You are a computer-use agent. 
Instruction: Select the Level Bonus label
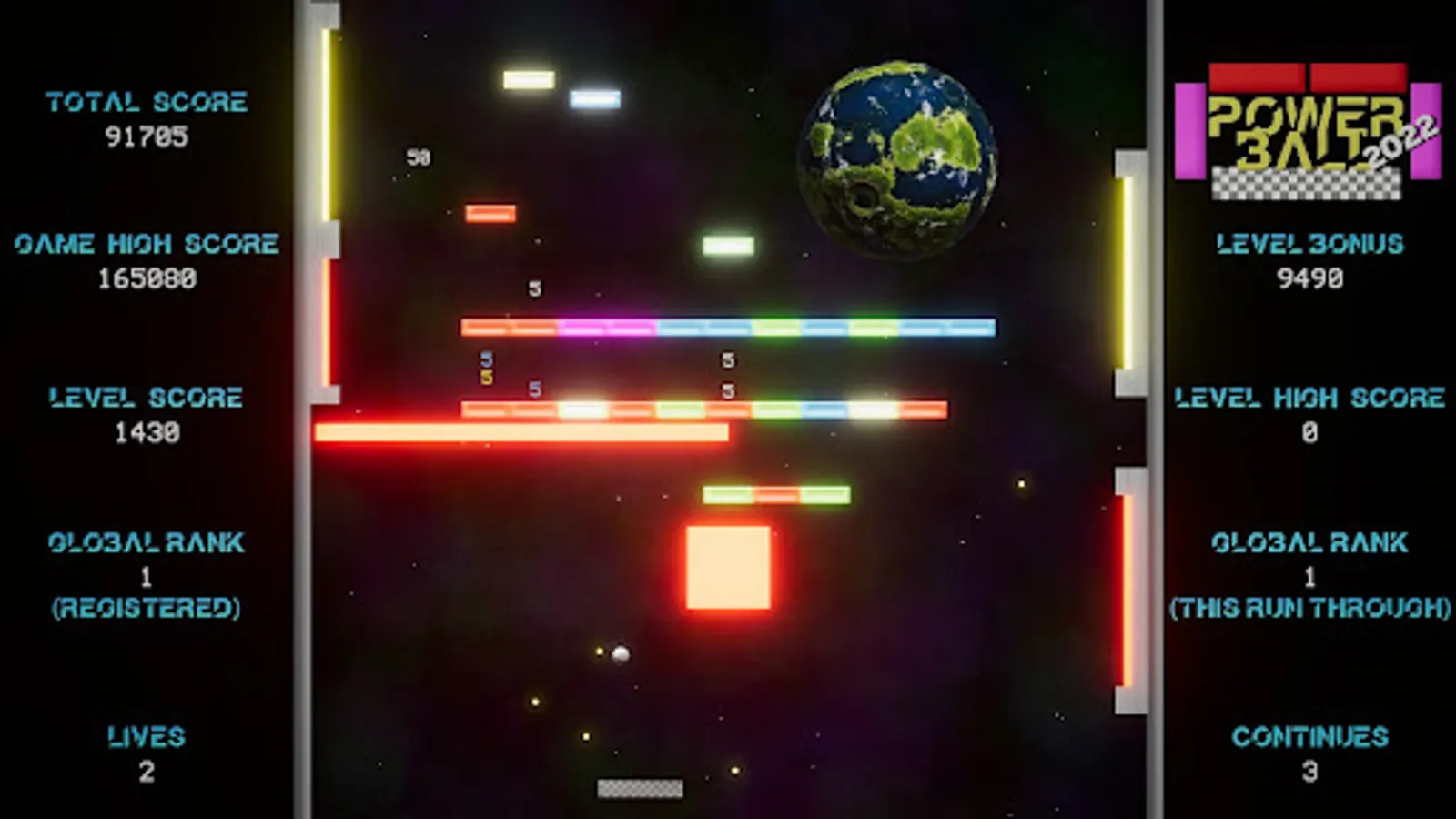tap(1308, 243)
